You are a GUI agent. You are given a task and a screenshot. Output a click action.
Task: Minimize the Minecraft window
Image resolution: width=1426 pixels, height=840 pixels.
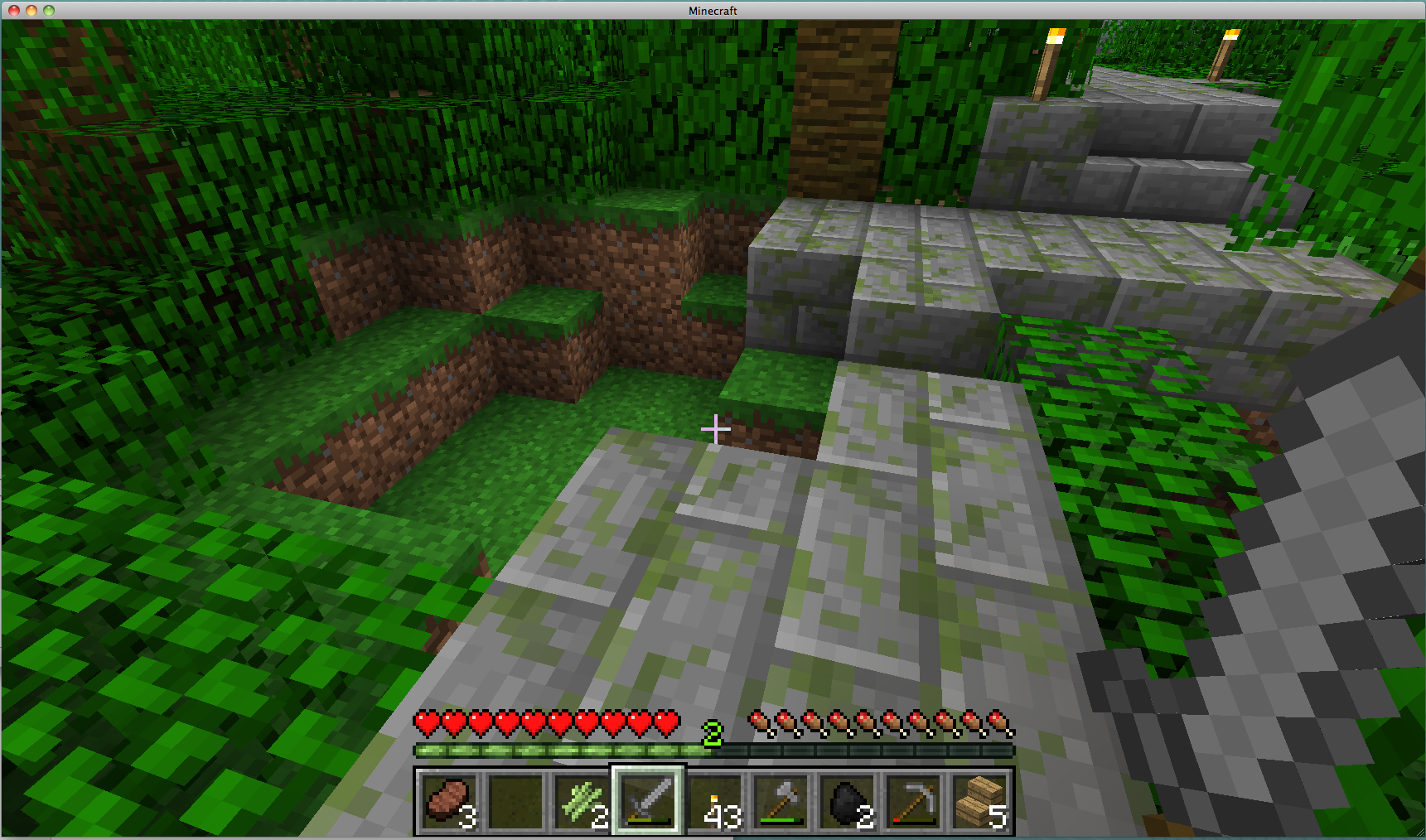31,11
